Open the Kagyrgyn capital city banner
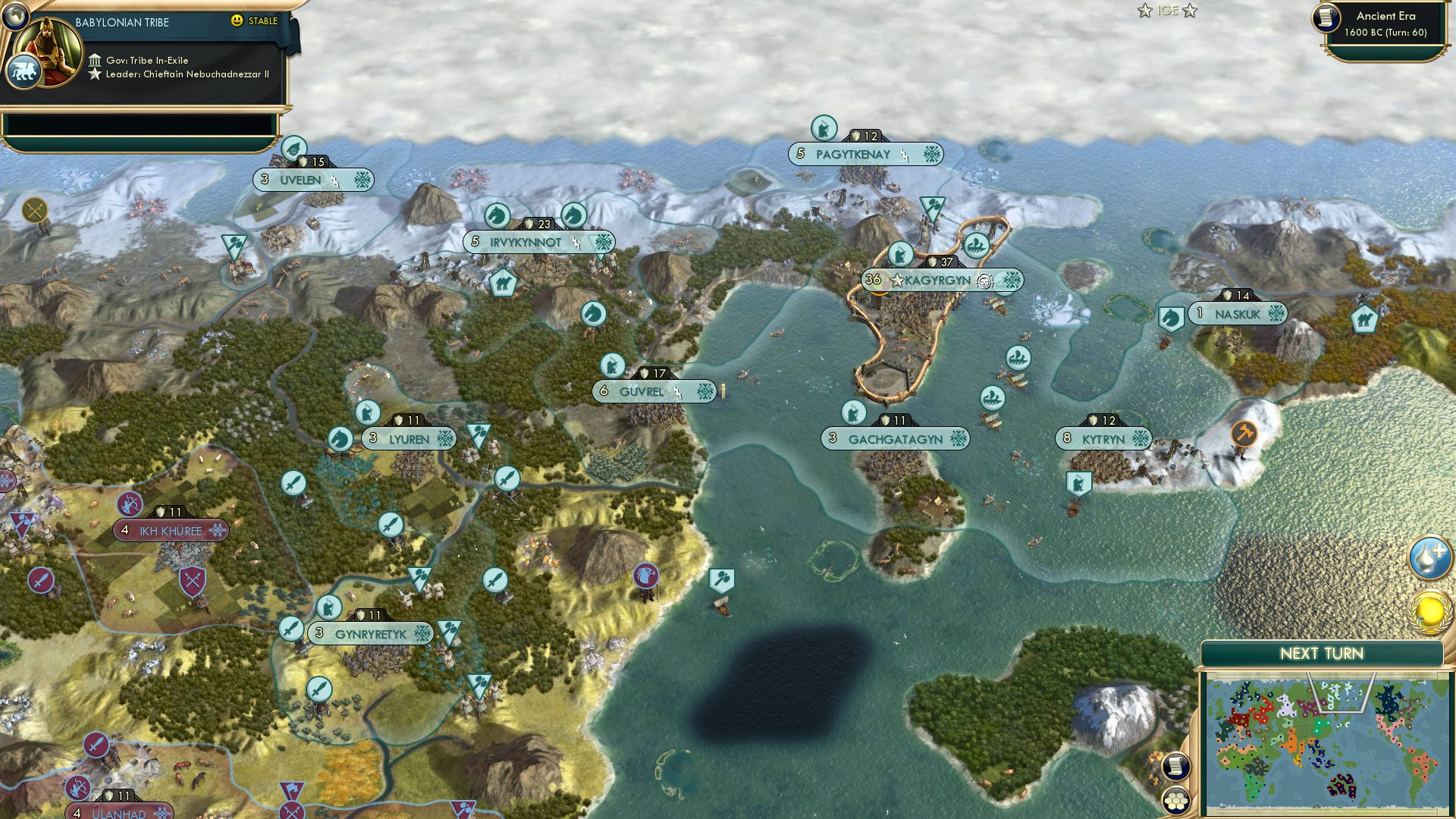The width and height of the screenshot is (1456, 819). [x=940, y=280]
